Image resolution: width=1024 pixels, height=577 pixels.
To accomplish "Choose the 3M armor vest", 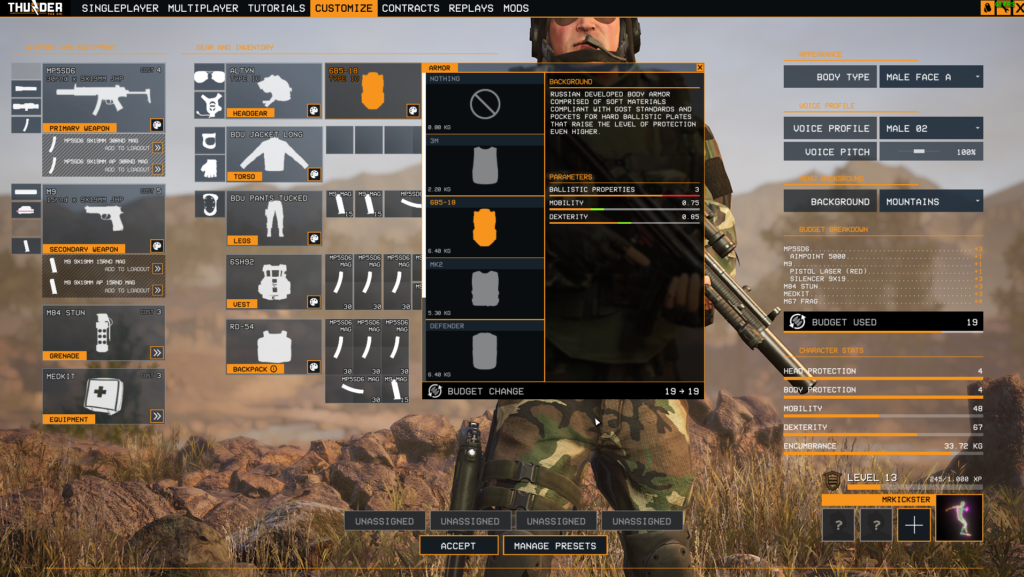I will click(485, 165).
